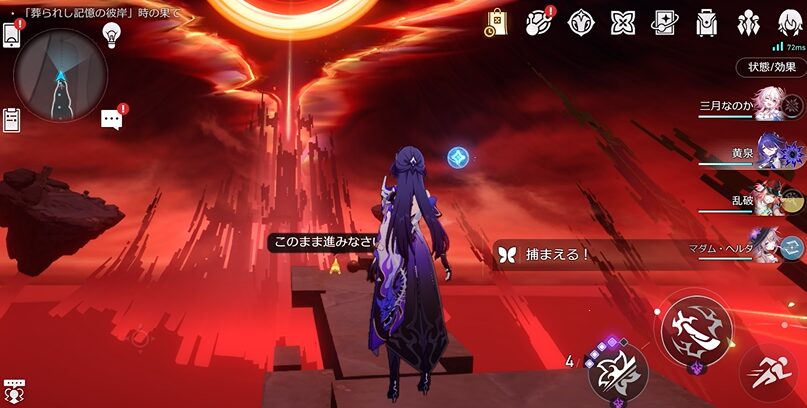
Task: Open the circular minimap
Action: [60, 74]
